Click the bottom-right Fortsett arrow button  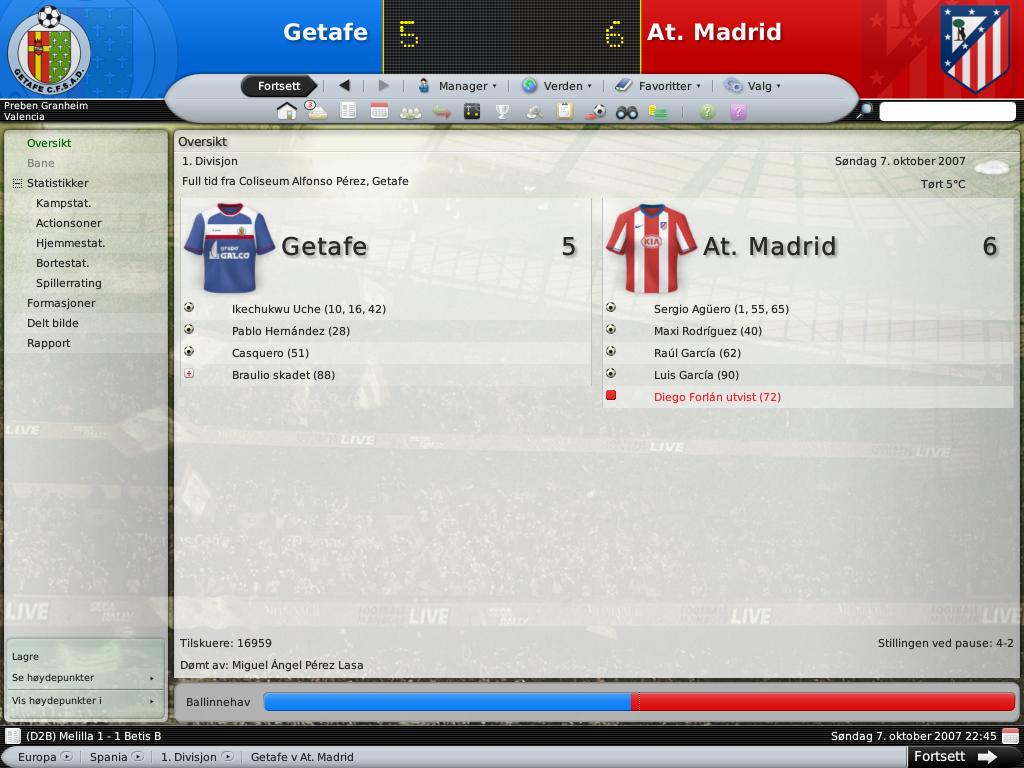(x=953, y=757)
